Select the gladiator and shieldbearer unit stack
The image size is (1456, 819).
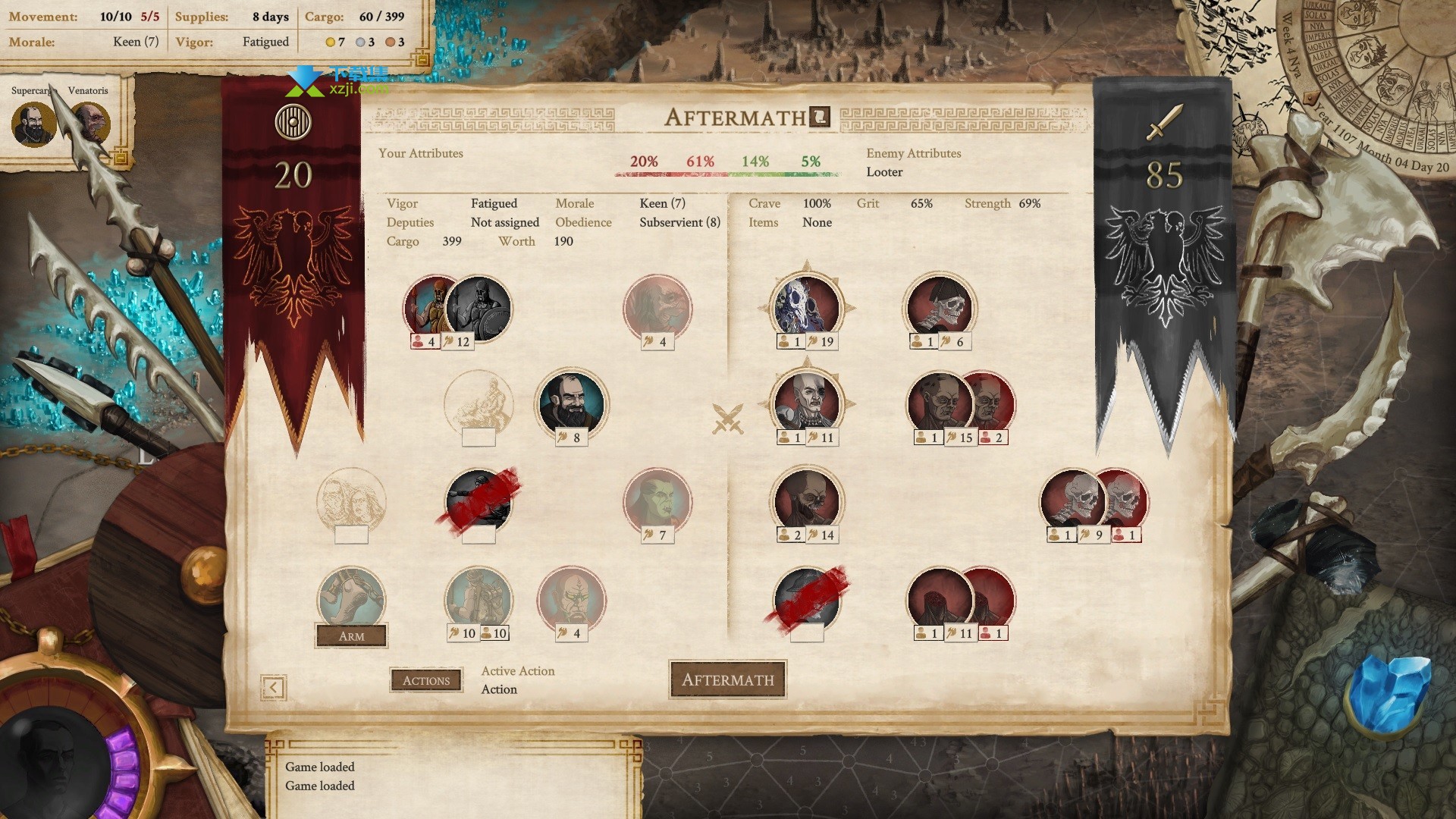point(457,307)
